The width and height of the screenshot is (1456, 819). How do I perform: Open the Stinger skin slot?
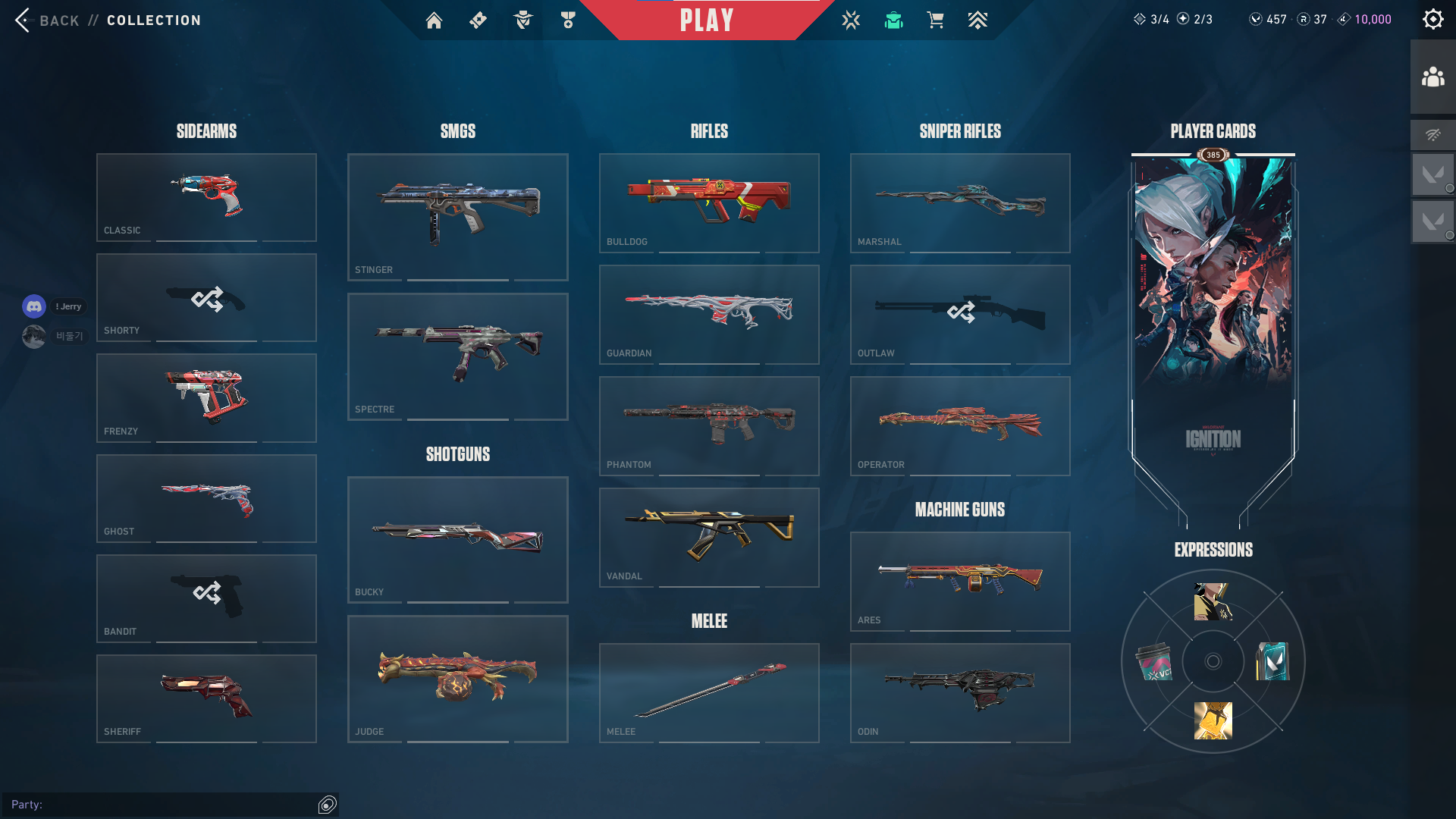pyautogui.click(x=457, y=217)
